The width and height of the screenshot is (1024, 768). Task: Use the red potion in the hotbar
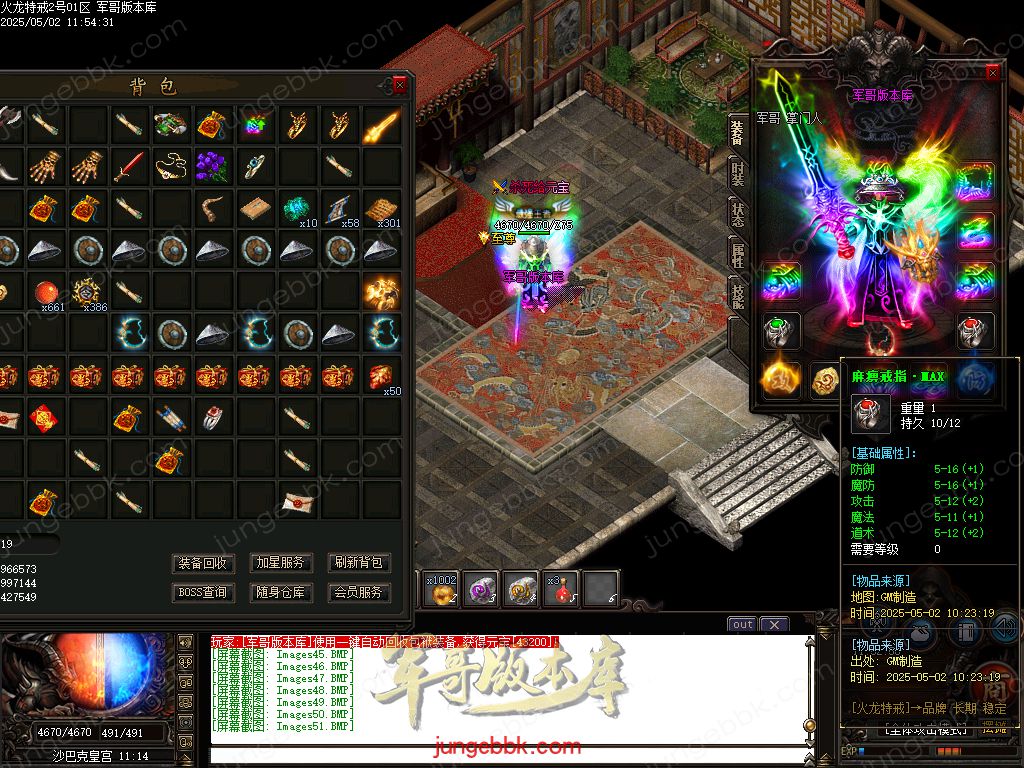click(562, 589)
